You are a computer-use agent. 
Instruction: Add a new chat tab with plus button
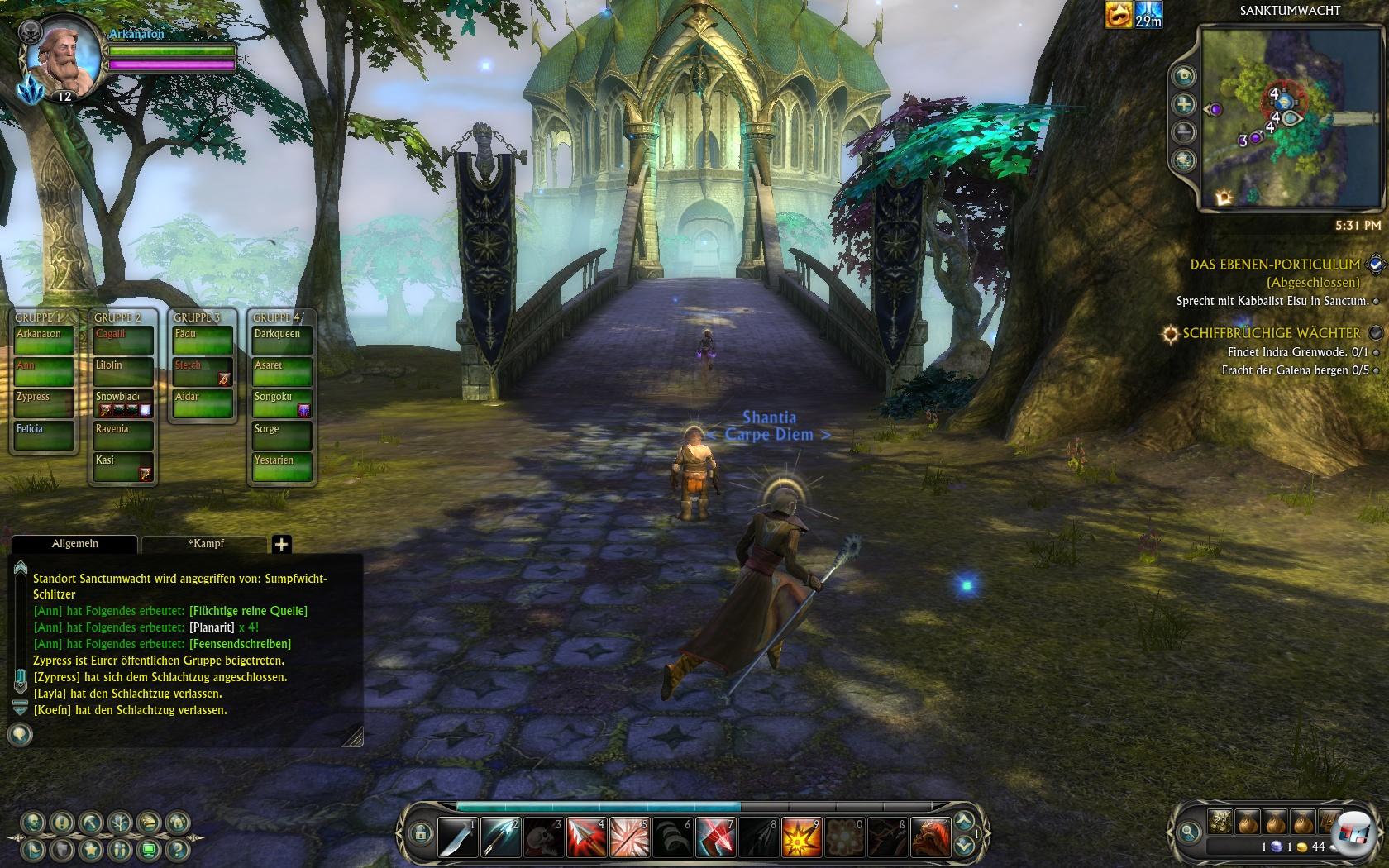[x=281, y=544]
